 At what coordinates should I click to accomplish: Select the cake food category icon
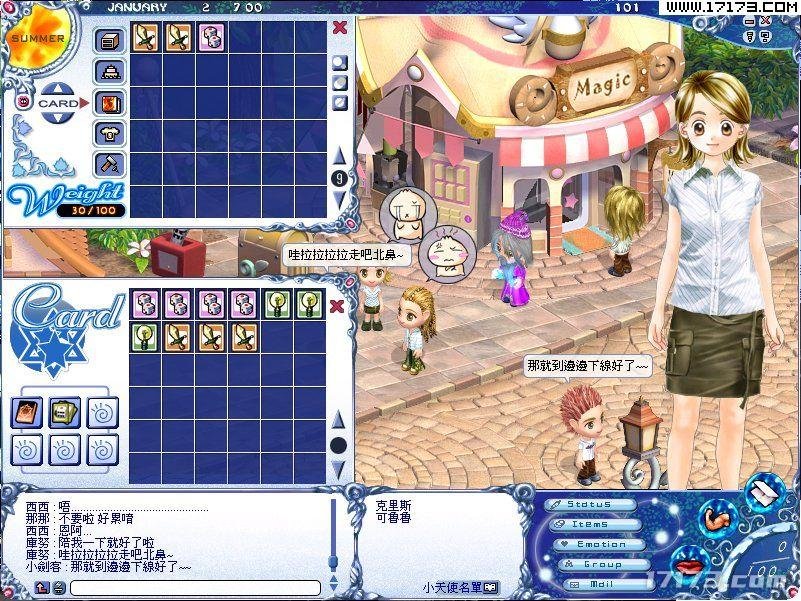point(108,71)
